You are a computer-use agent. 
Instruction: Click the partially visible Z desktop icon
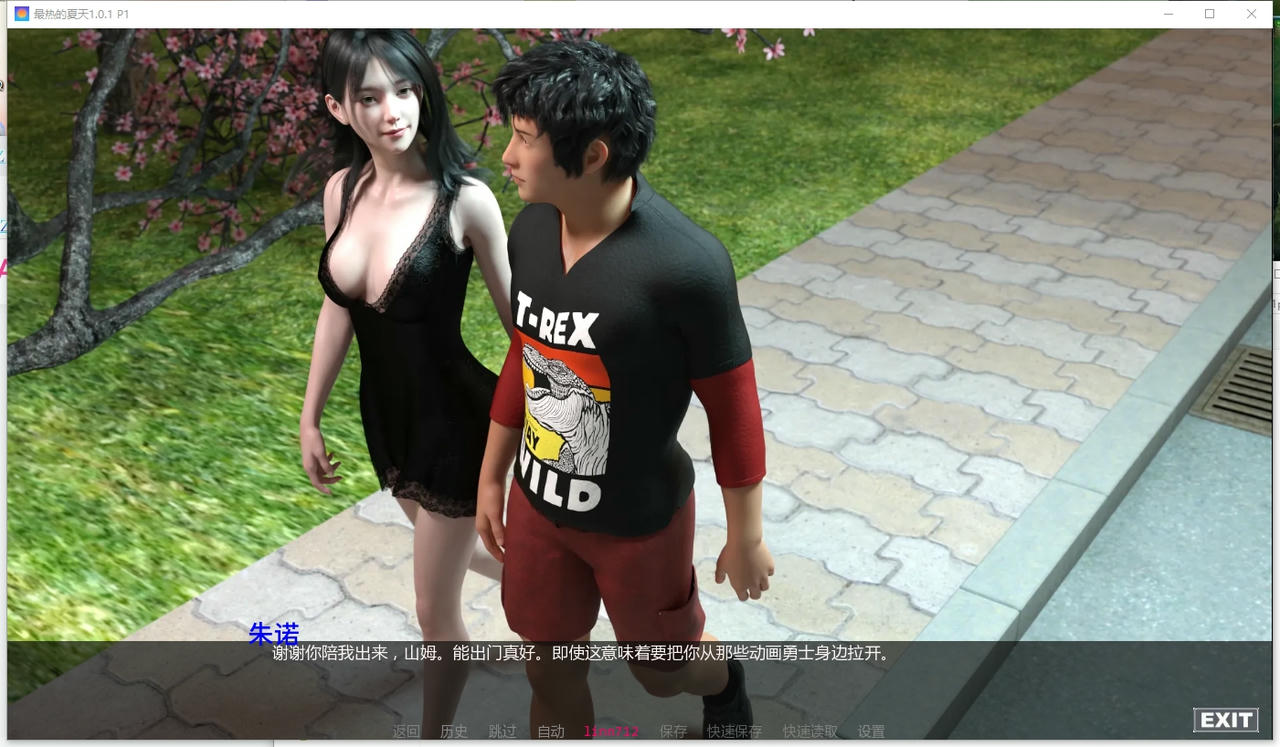[x=3, y=225]
